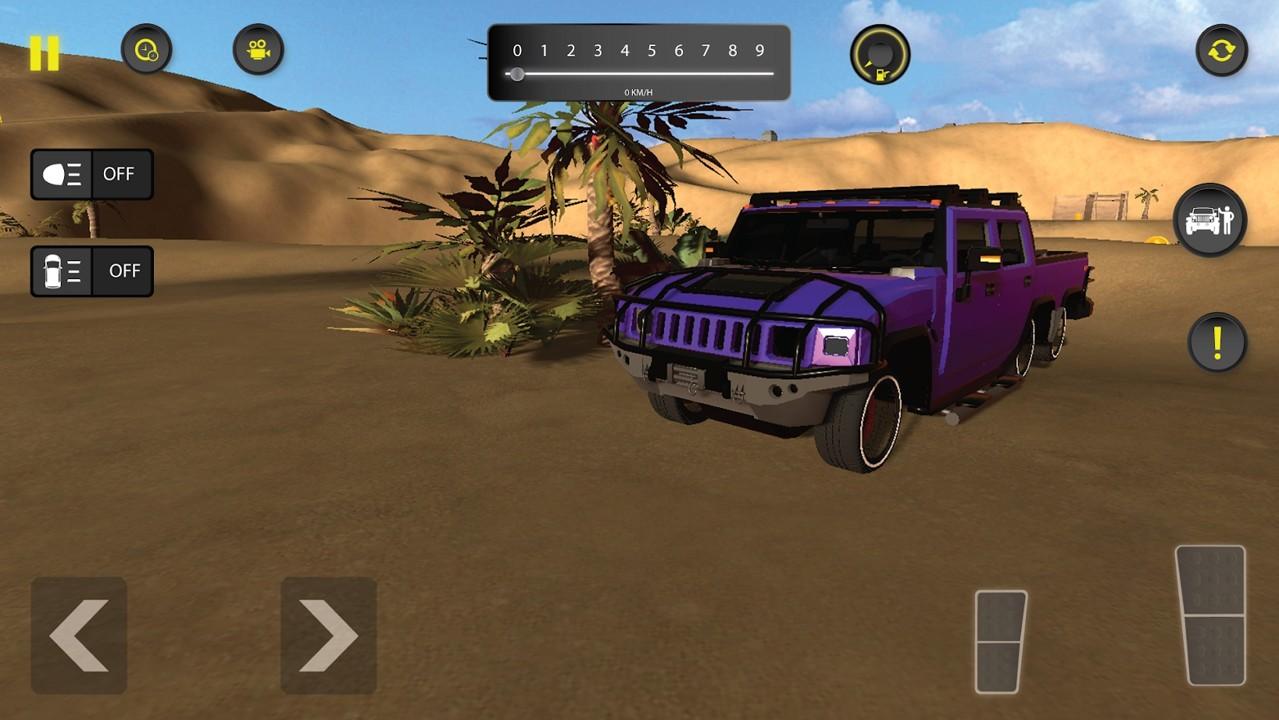
Task: Steer left with the left arrow
Action: [79, 635]
